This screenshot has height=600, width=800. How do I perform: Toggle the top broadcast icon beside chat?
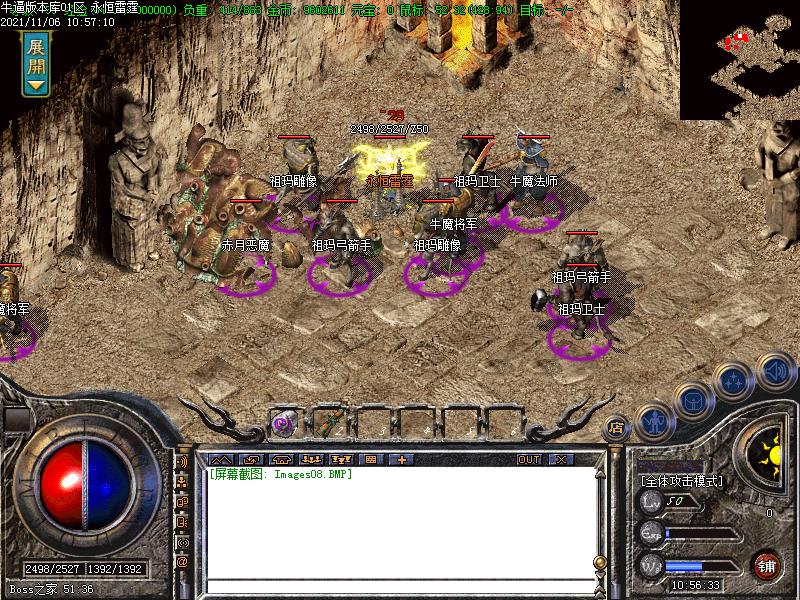[182, 463]
